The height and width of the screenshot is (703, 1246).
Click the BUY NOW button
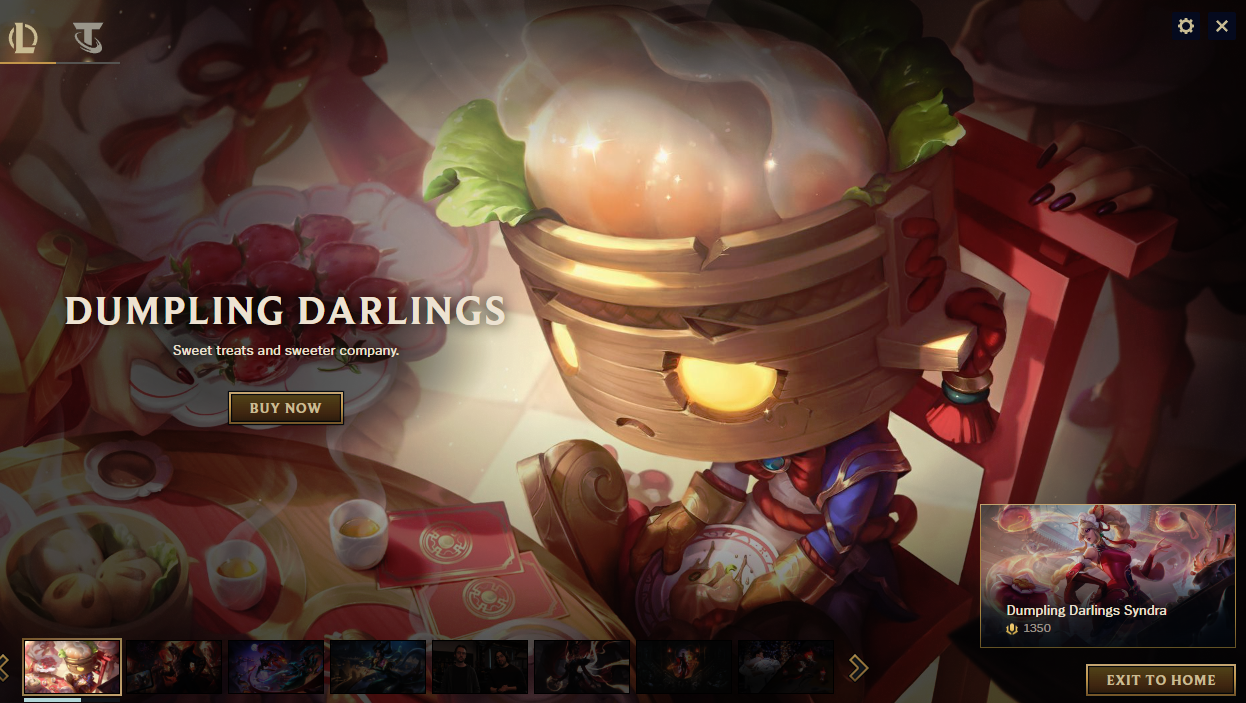click(285, 408)
